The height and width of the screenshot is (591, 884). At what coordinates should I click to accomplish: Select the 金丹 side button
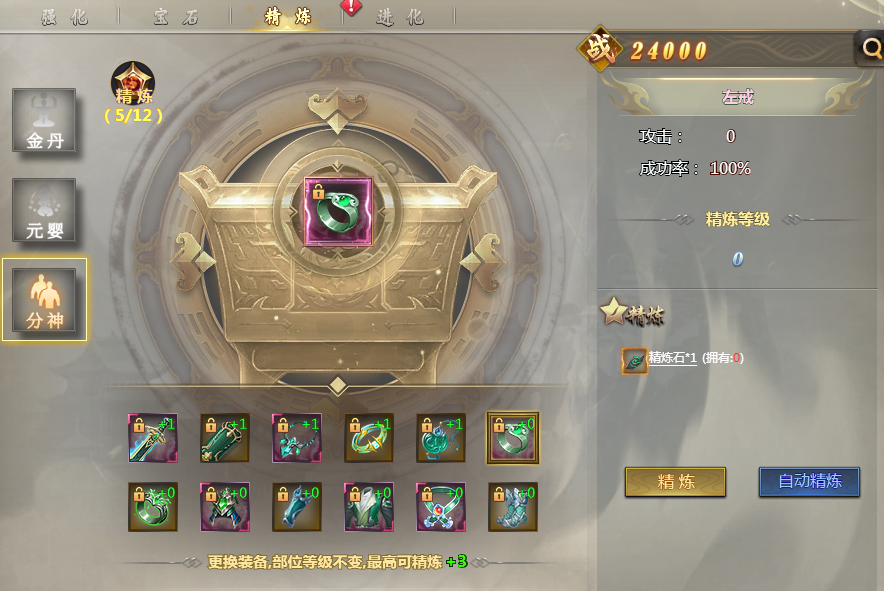(x=44, y=120)
